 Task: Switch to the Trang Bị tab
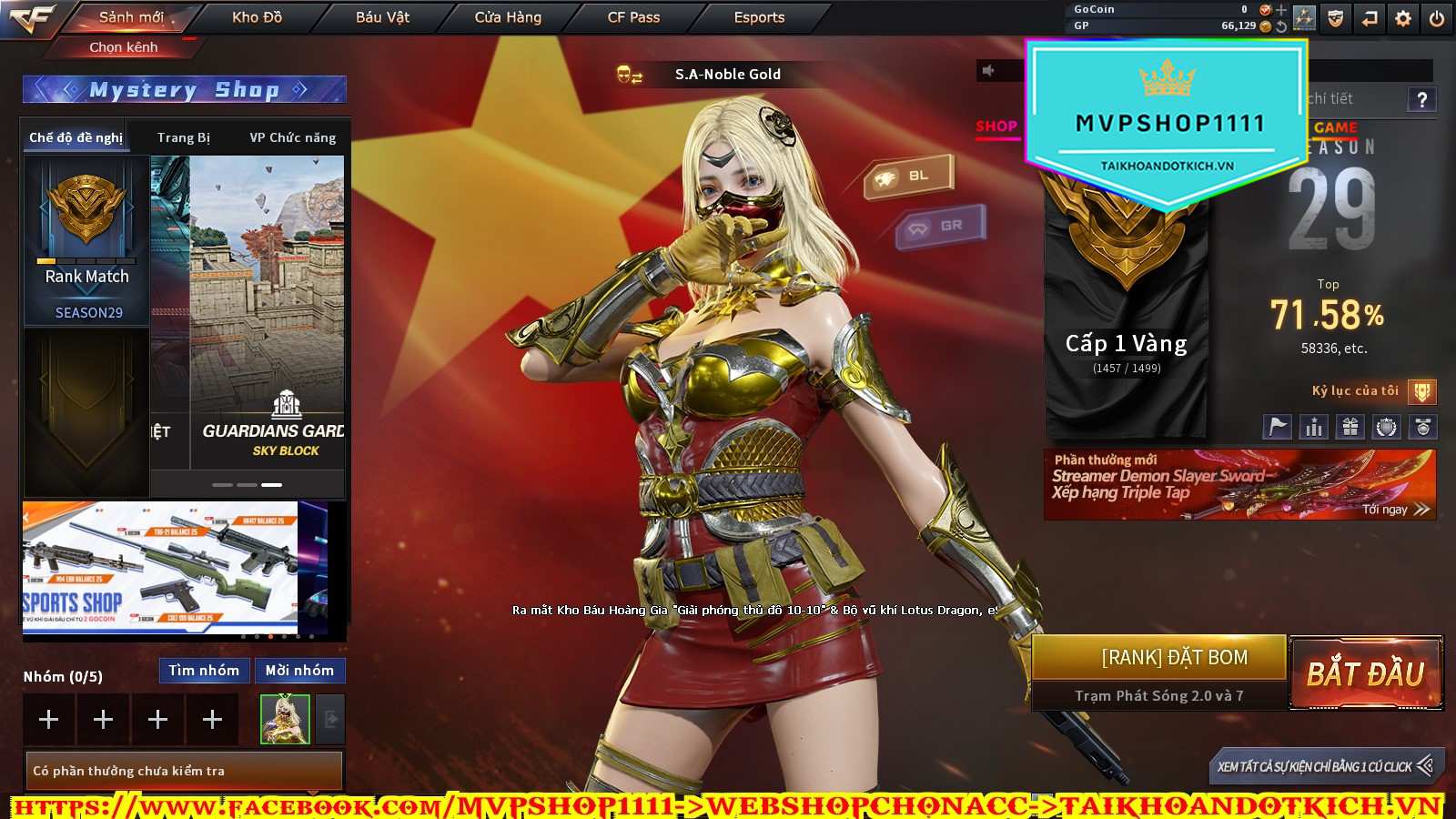coord(183,137)
